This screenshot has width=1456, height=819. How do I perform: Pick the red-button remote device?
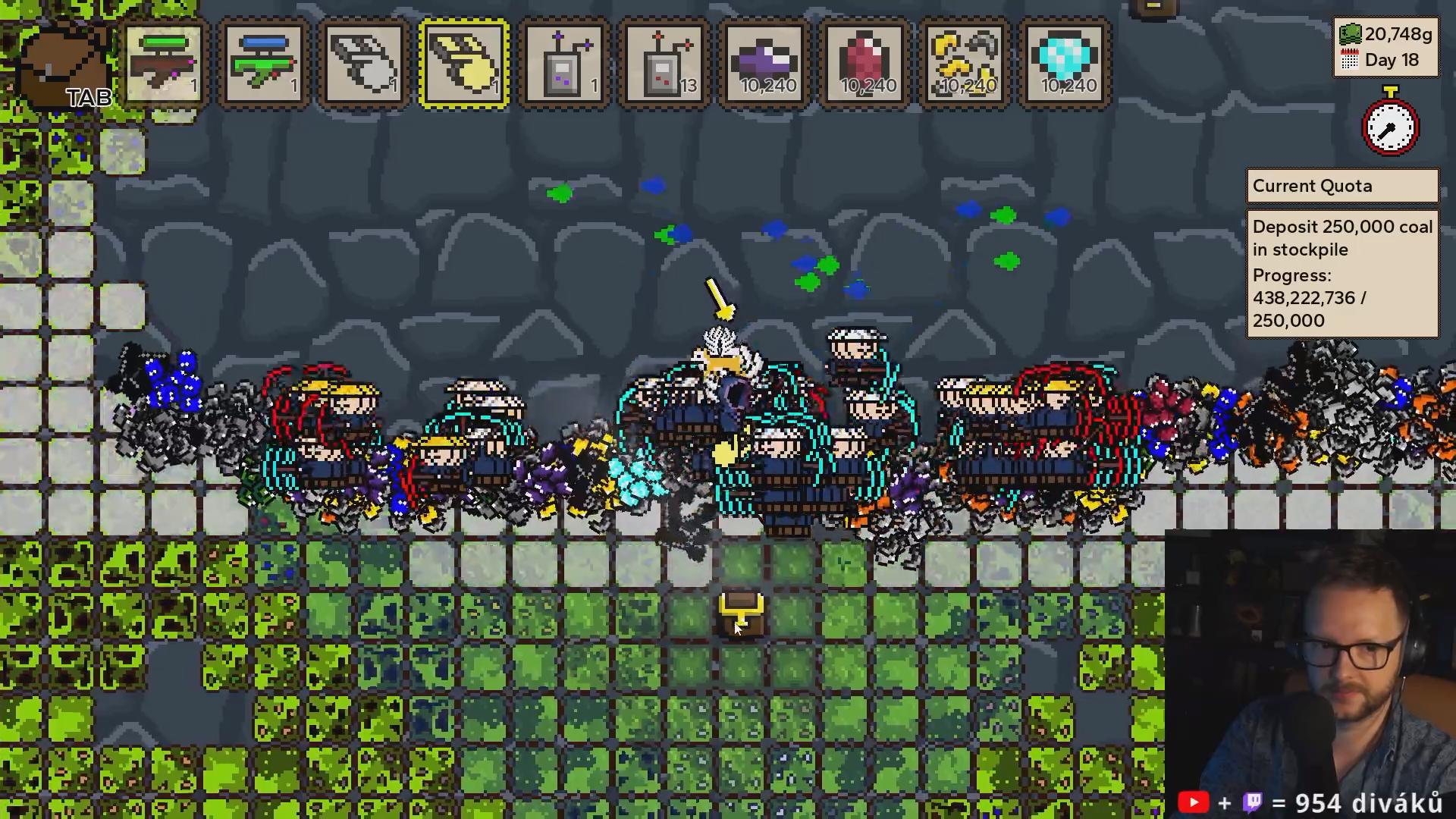664,64
